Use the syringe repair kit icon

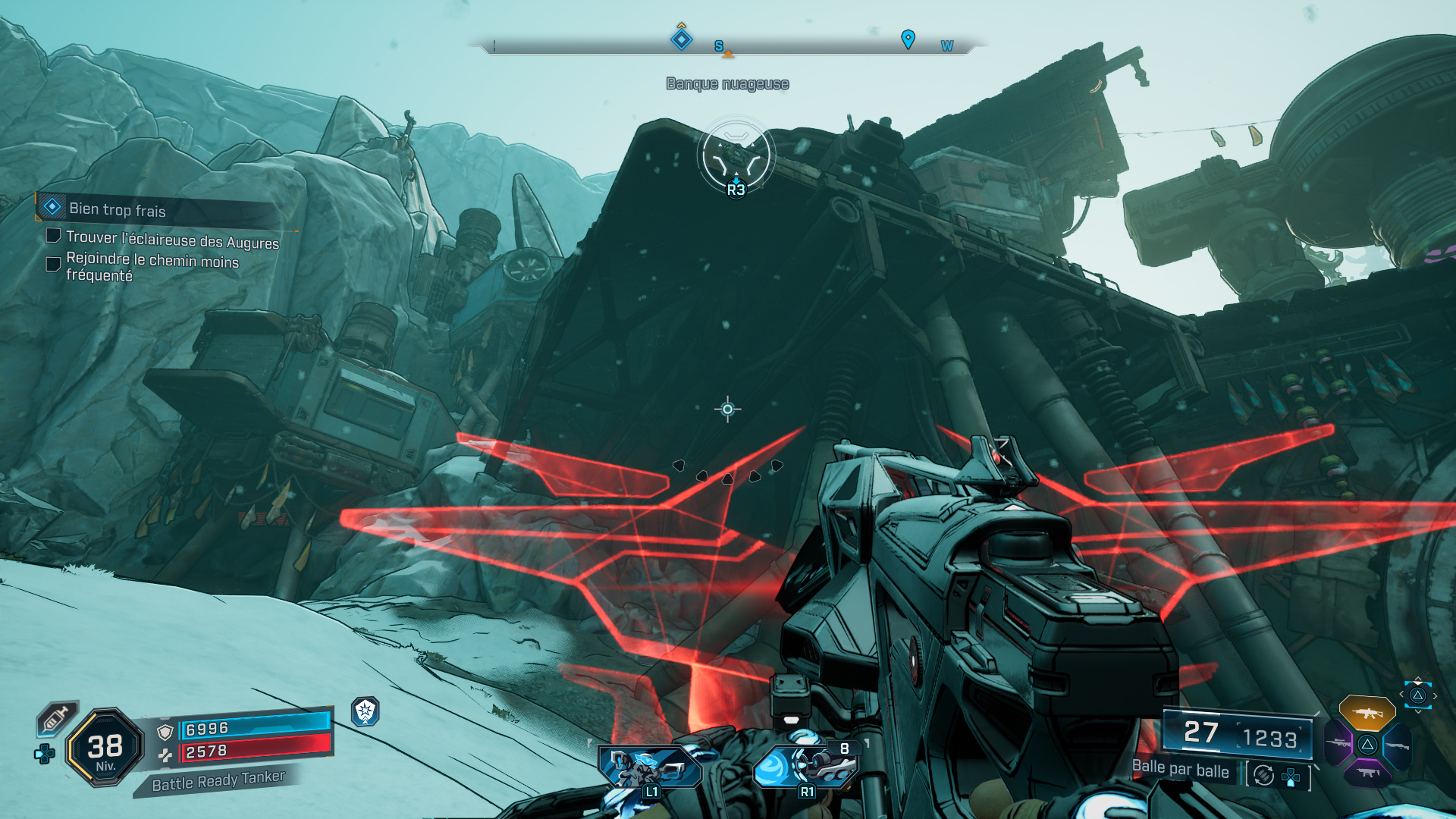[x=57, y=717]
